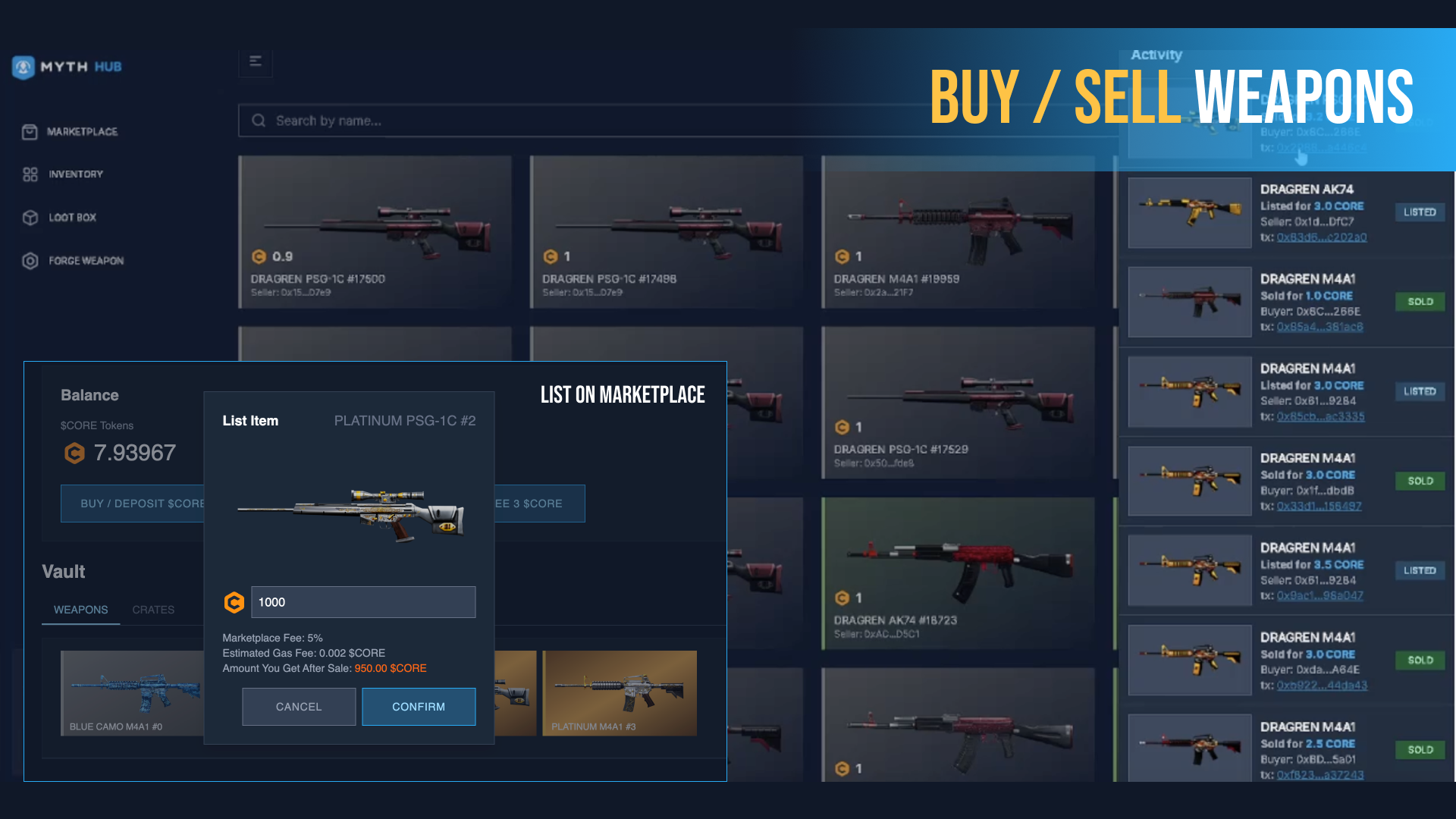Confirm listing the Platinum PSG-1C #2
1456x819 pixels.
(x=419, y=706)
